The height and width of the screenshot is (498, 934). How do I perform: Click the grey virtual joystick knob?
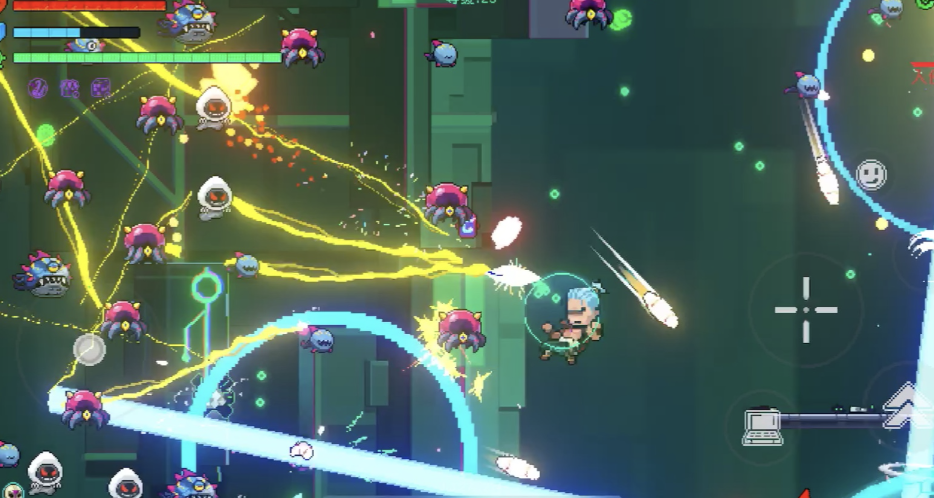click(x=89, y=348)
